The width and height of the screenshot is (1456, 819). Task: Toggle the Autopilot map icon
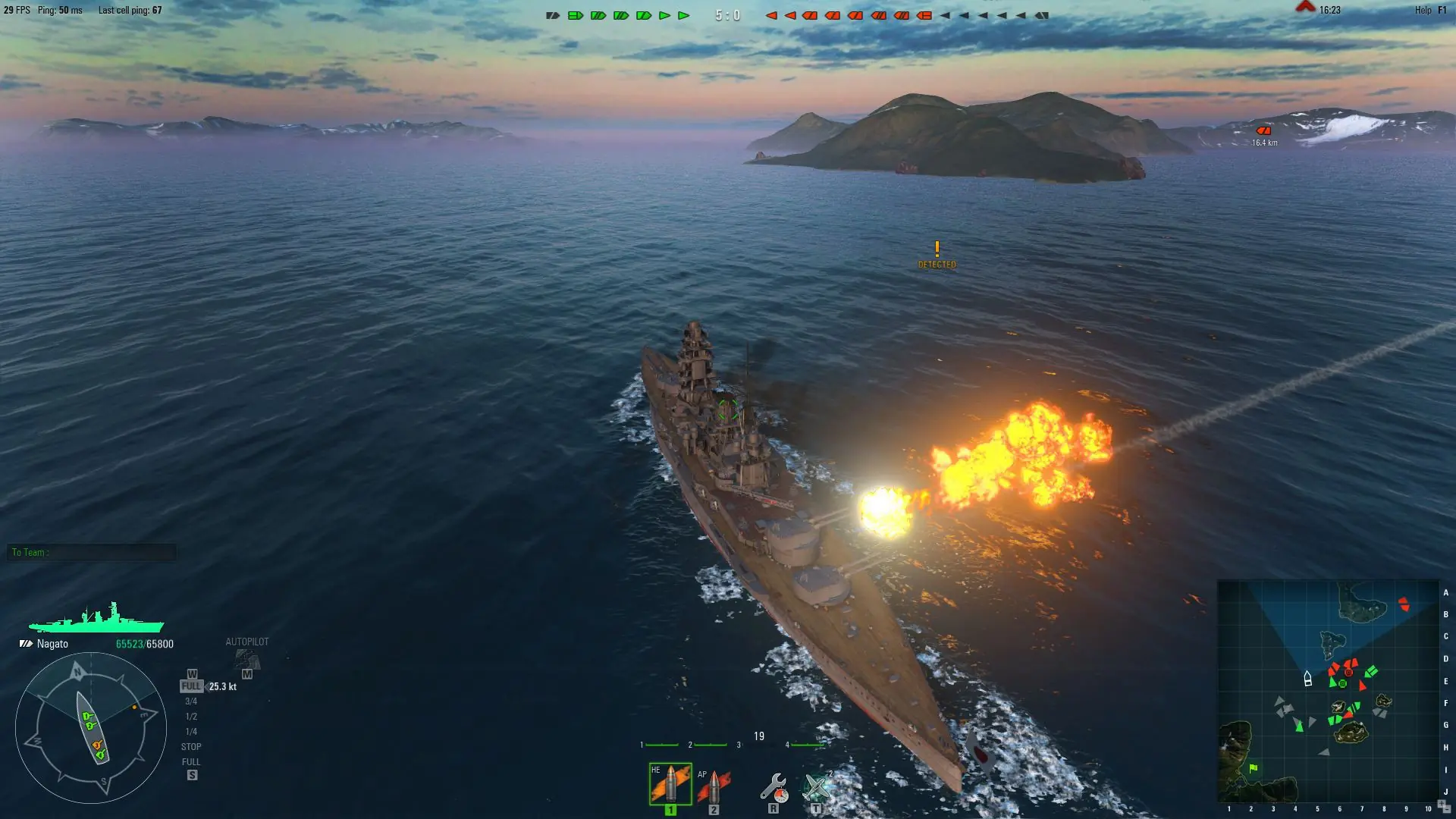[x=247, y=658]
